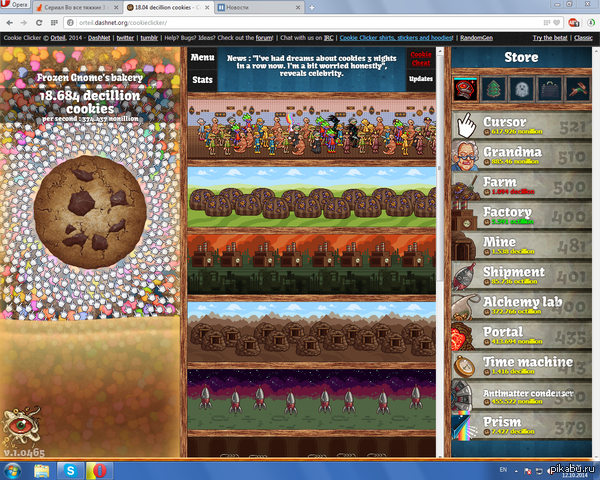The height and width of the screenshot is (480, 600).
Task: Buy a Farm in the store
Action: (x=520, y=187)
